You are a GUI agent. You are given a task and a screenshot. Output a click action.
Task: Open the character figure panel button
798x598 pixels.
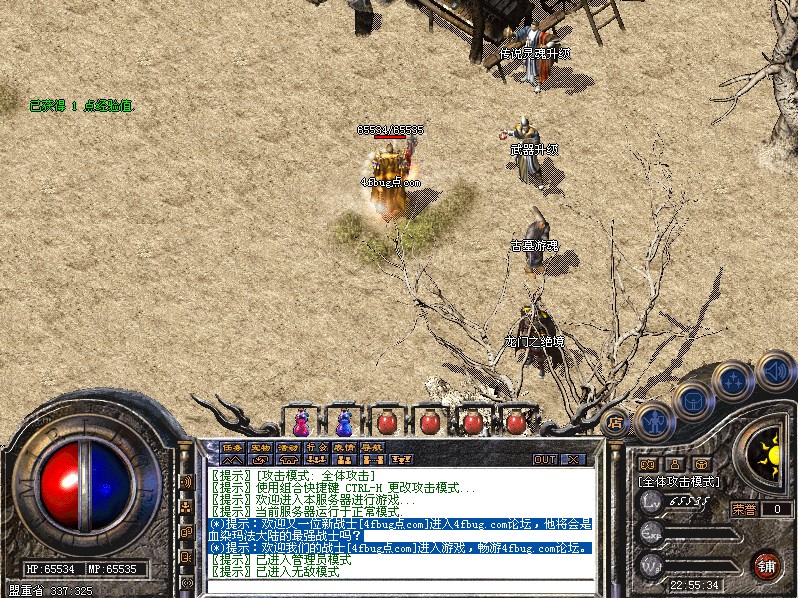point(652,420)
